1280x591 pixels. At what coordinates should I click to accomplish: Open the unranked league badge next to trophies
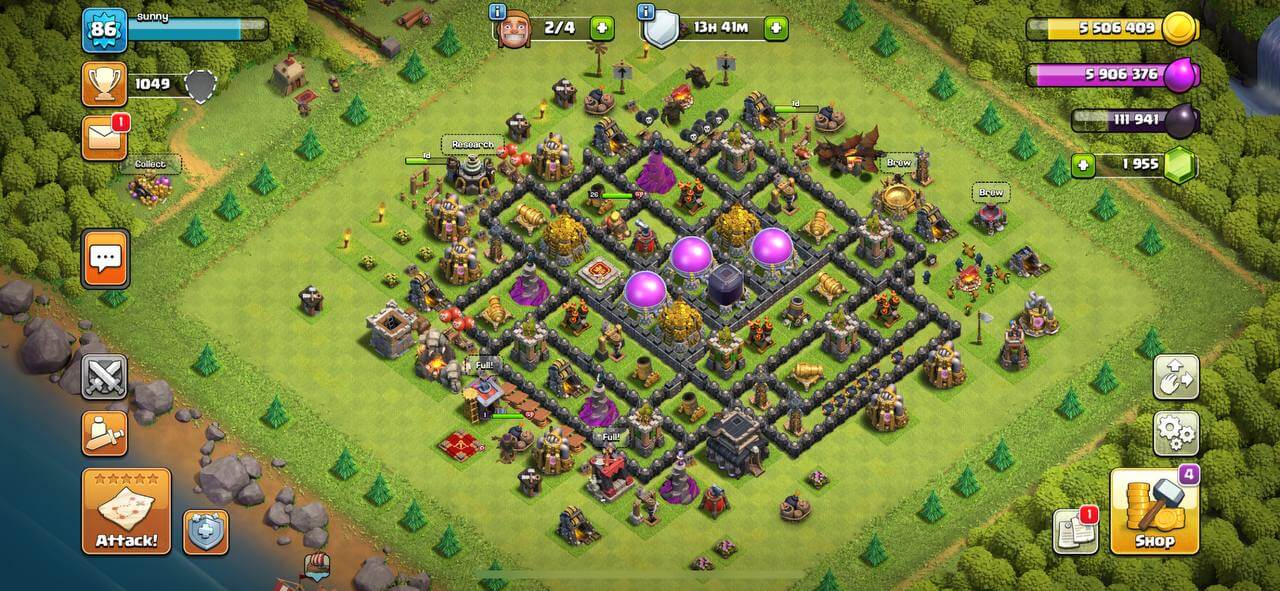pos(202,86)
